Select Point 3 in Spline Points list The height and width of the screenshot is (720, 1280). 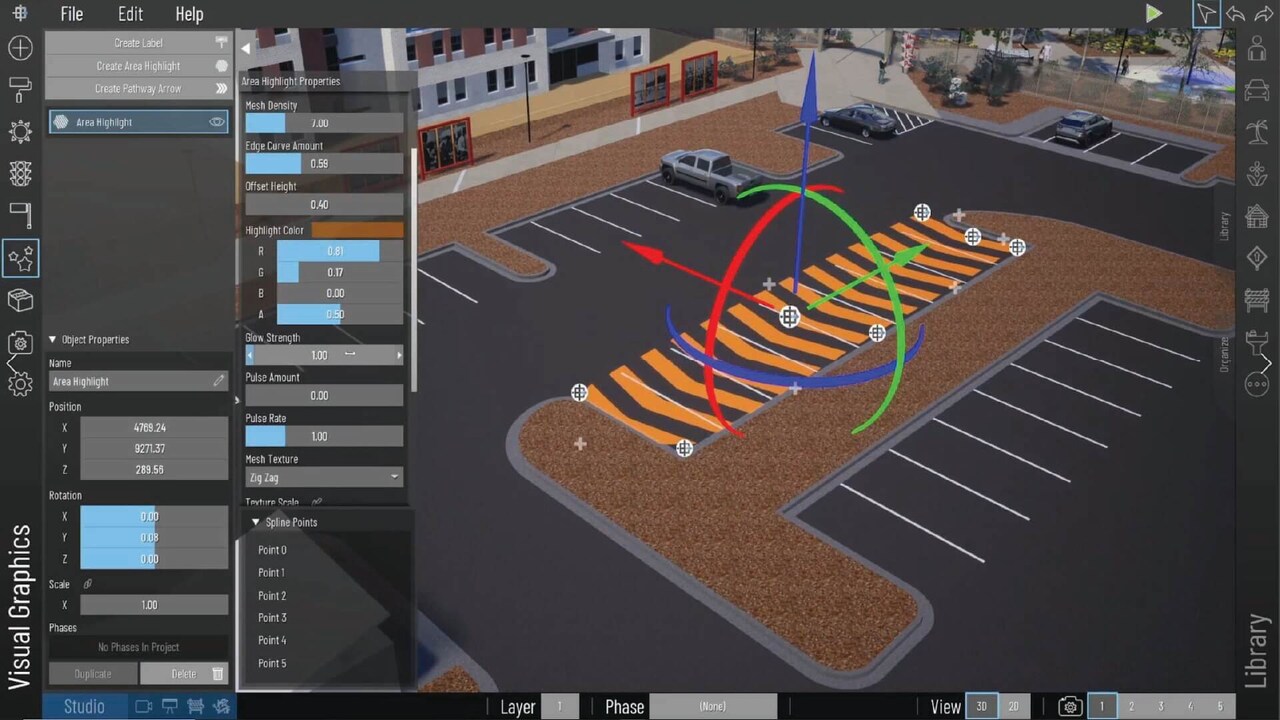[x=272, y=618]
